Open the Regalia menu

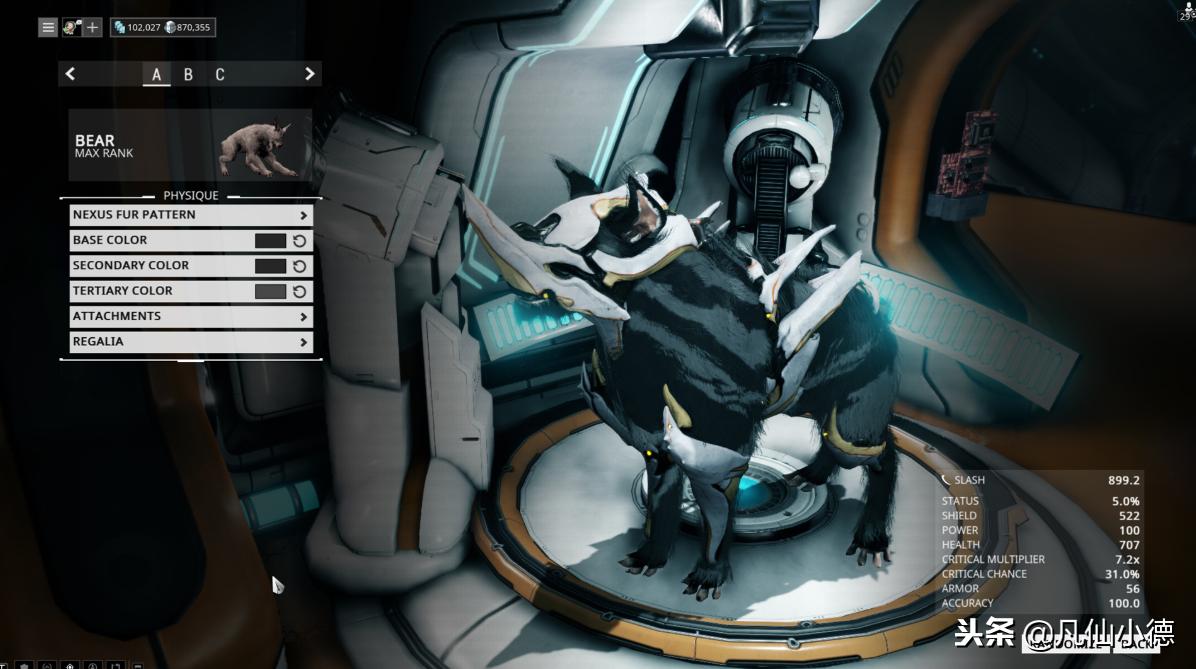(x=191, y=342)
